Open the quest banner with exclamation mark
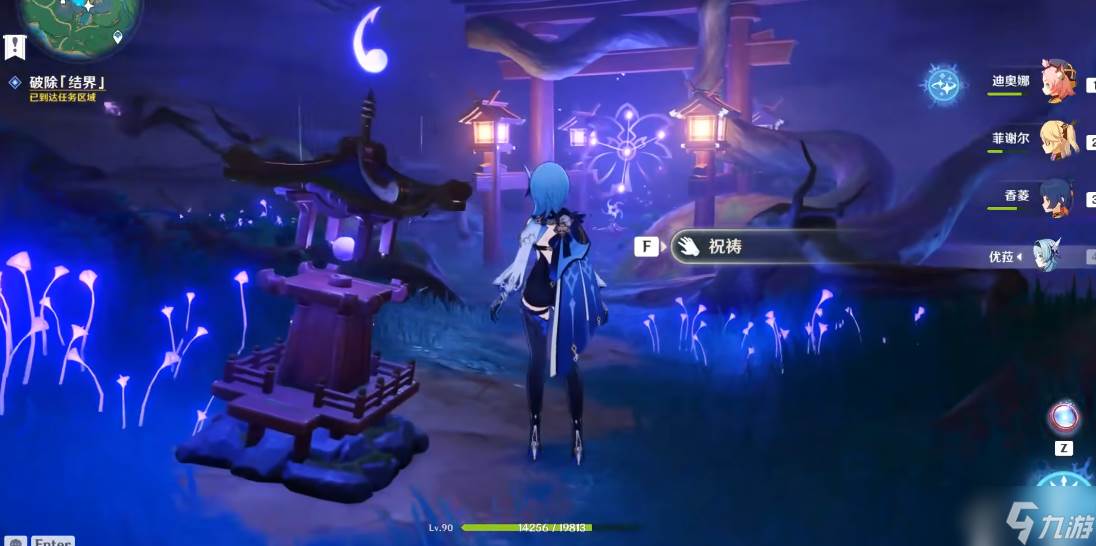The image size is (1096, 546). coord(14,46)
